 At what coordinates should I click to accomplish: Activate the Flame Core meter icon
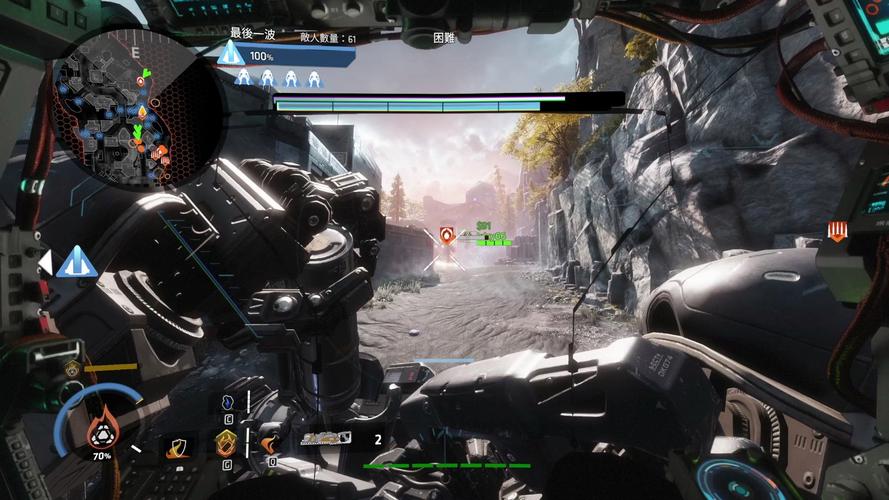(99, 432)
